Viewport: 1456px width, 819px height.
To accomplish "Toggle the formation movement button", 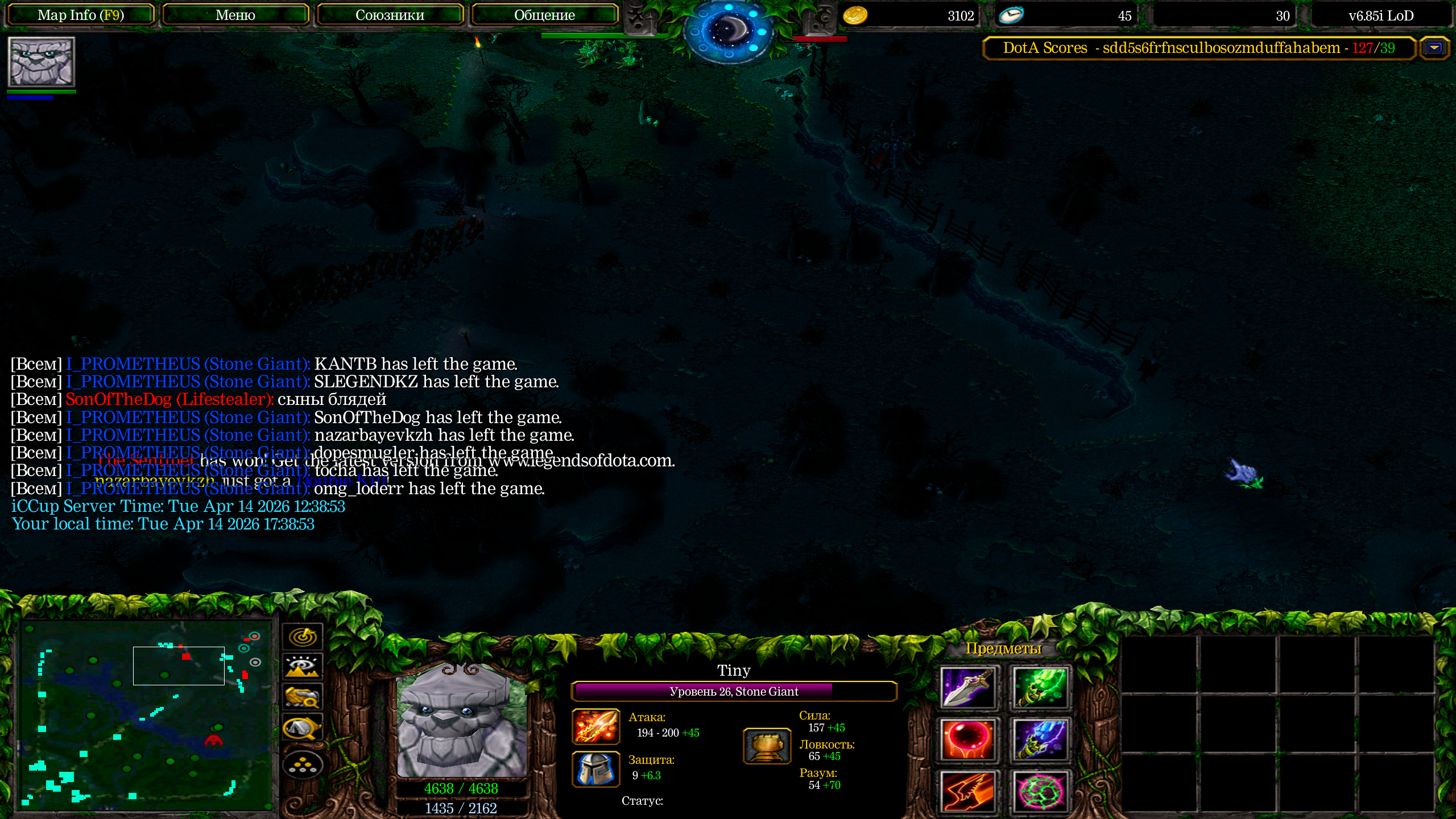I will (303, 766).
